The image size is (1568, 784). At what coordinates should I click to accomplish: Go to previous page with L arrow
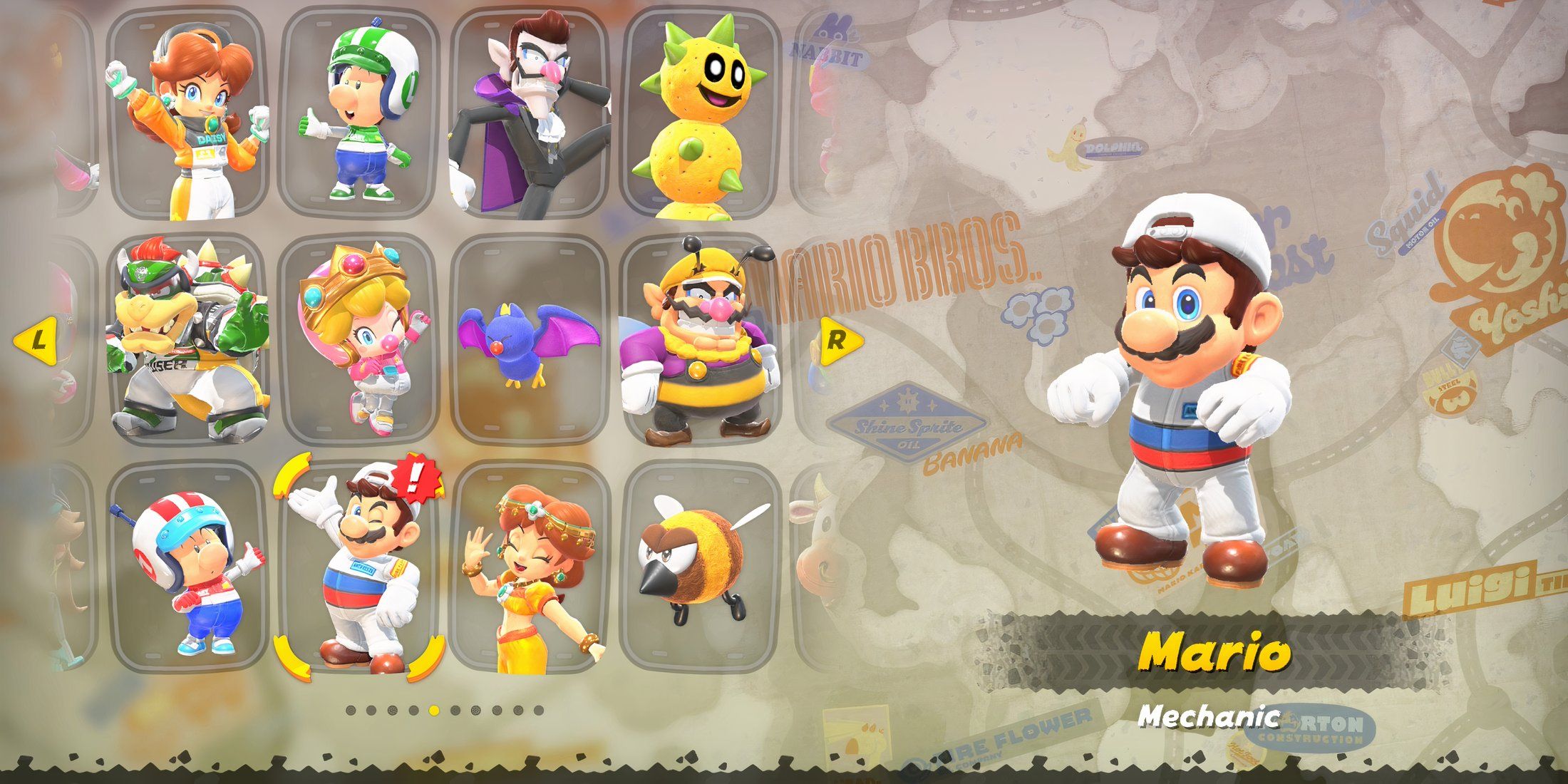pyautogui.click(x=37, y=341)
